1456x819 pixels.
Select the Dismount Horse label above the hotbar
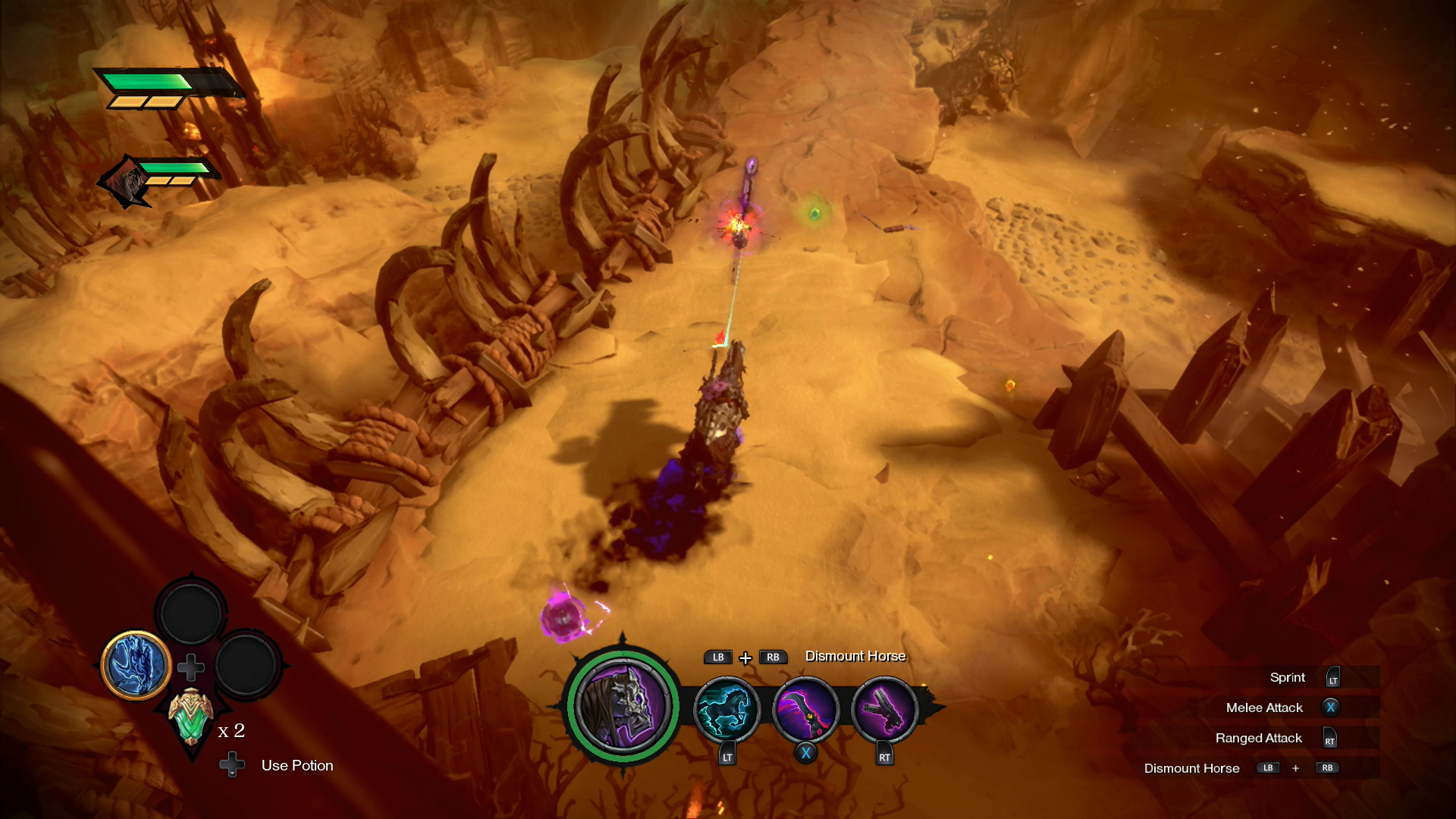click(x=855, y=657)
